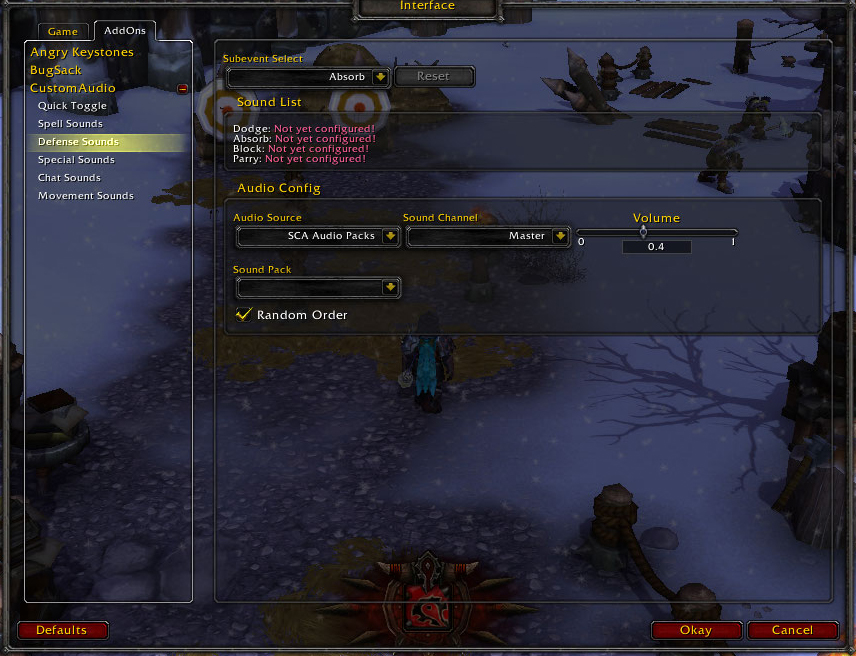Select the AddOns tab
The width and height of the screenshot is (856, 656).
tap(125, 31)
